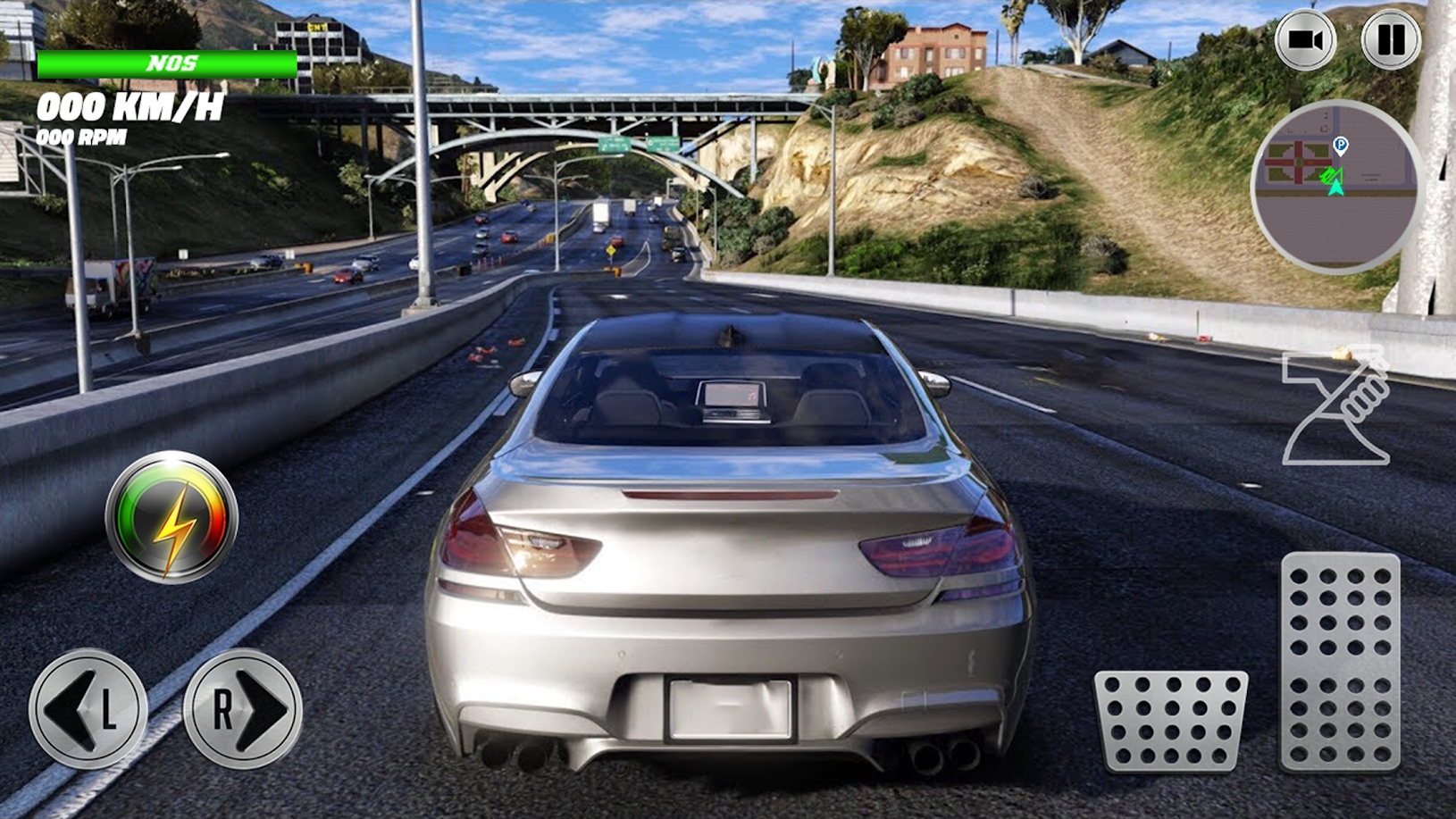Pause the game
This screenshot has width=1456, height=819.
click(1390, 40)
